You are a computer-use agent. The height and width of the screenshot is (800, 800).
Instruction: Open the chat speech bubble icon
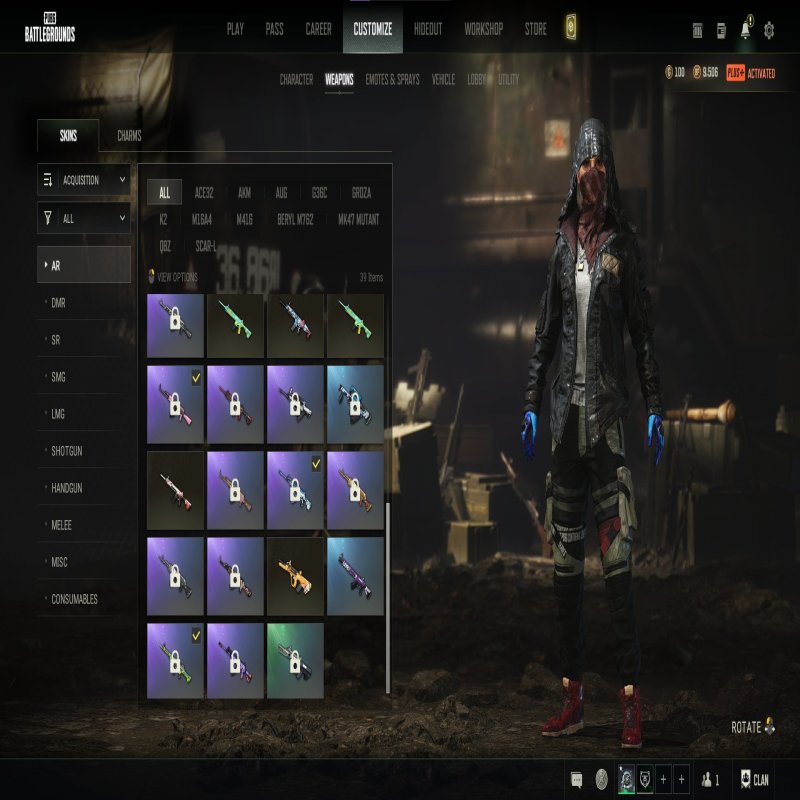point(577,780)
